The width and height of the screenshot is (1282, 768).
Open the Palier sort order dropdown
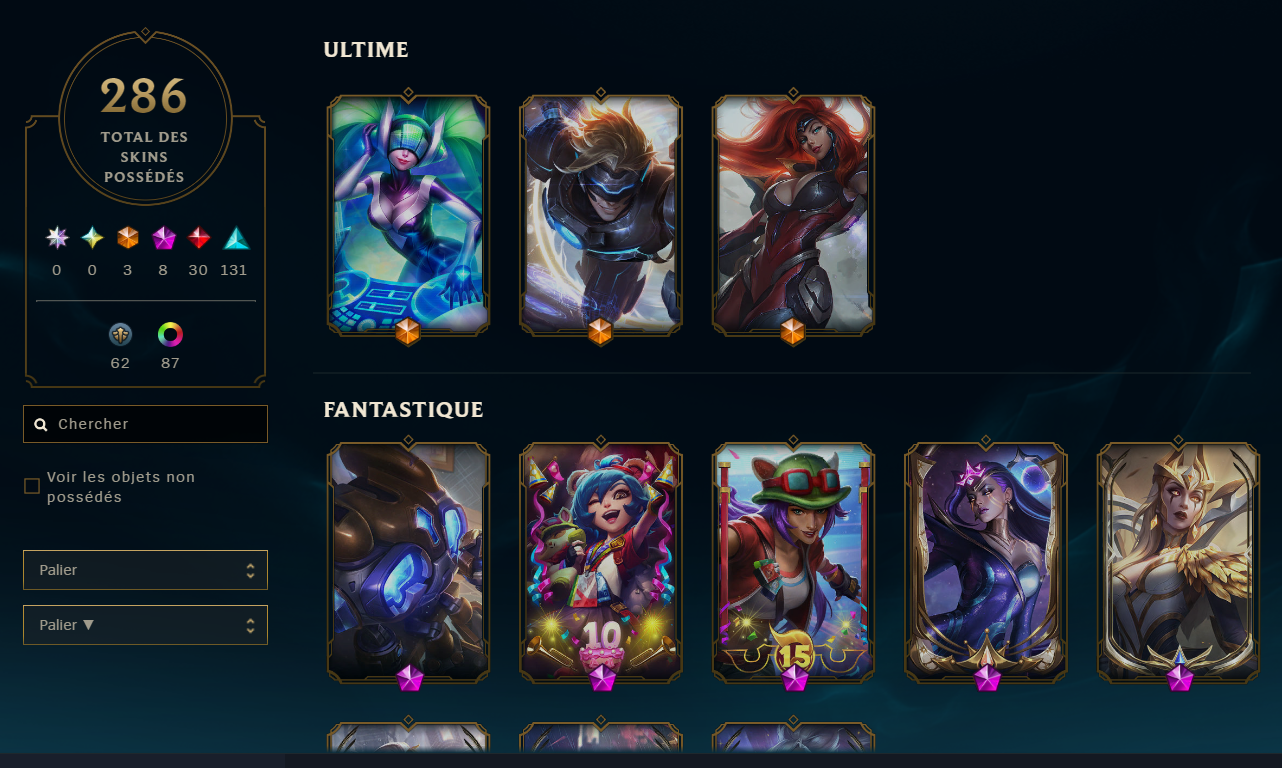[x=145, y=624]
